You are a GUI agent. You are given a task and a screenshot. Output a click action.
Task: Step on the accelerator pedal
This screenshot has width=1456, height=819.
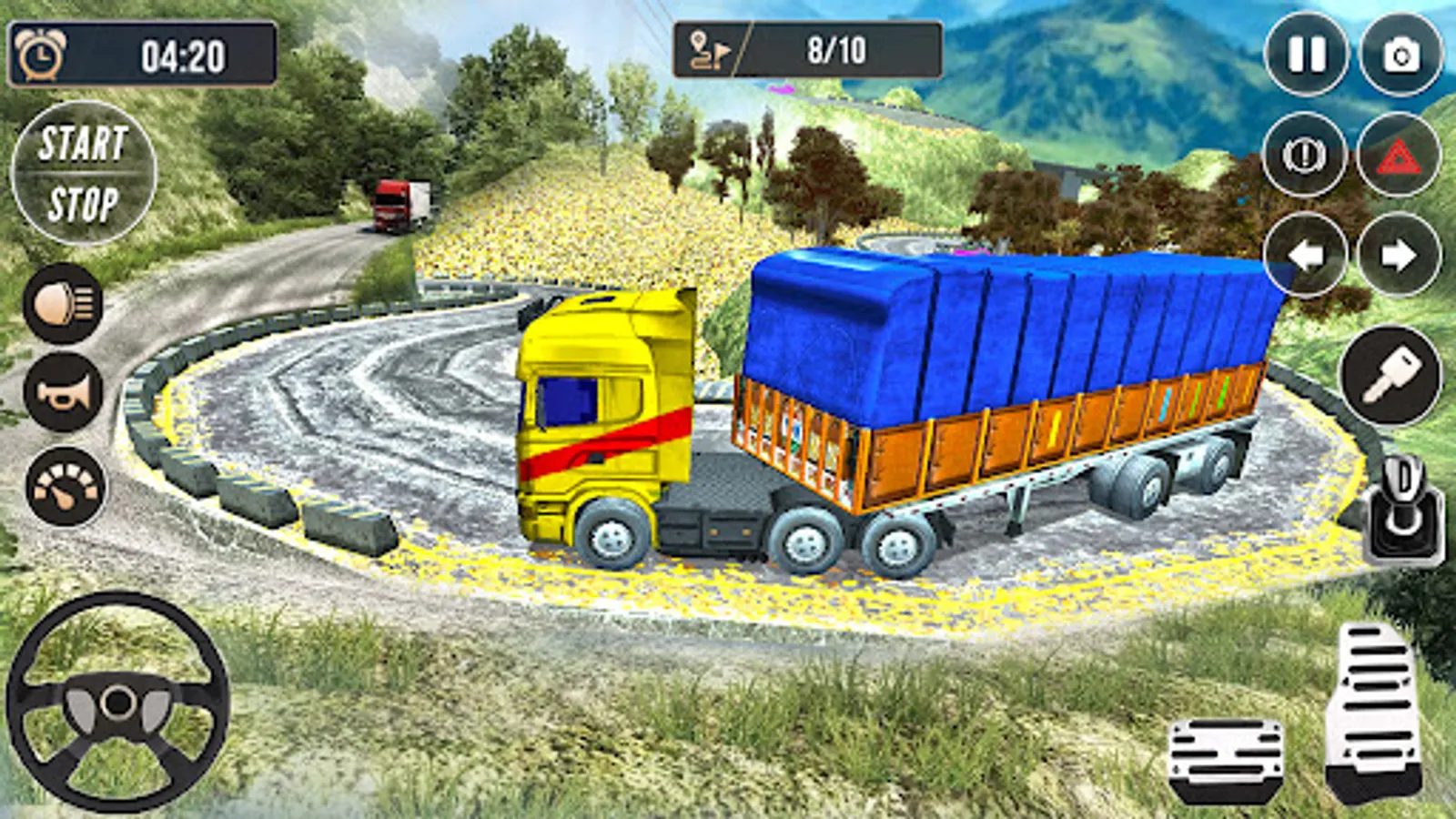pos(1376,712)
